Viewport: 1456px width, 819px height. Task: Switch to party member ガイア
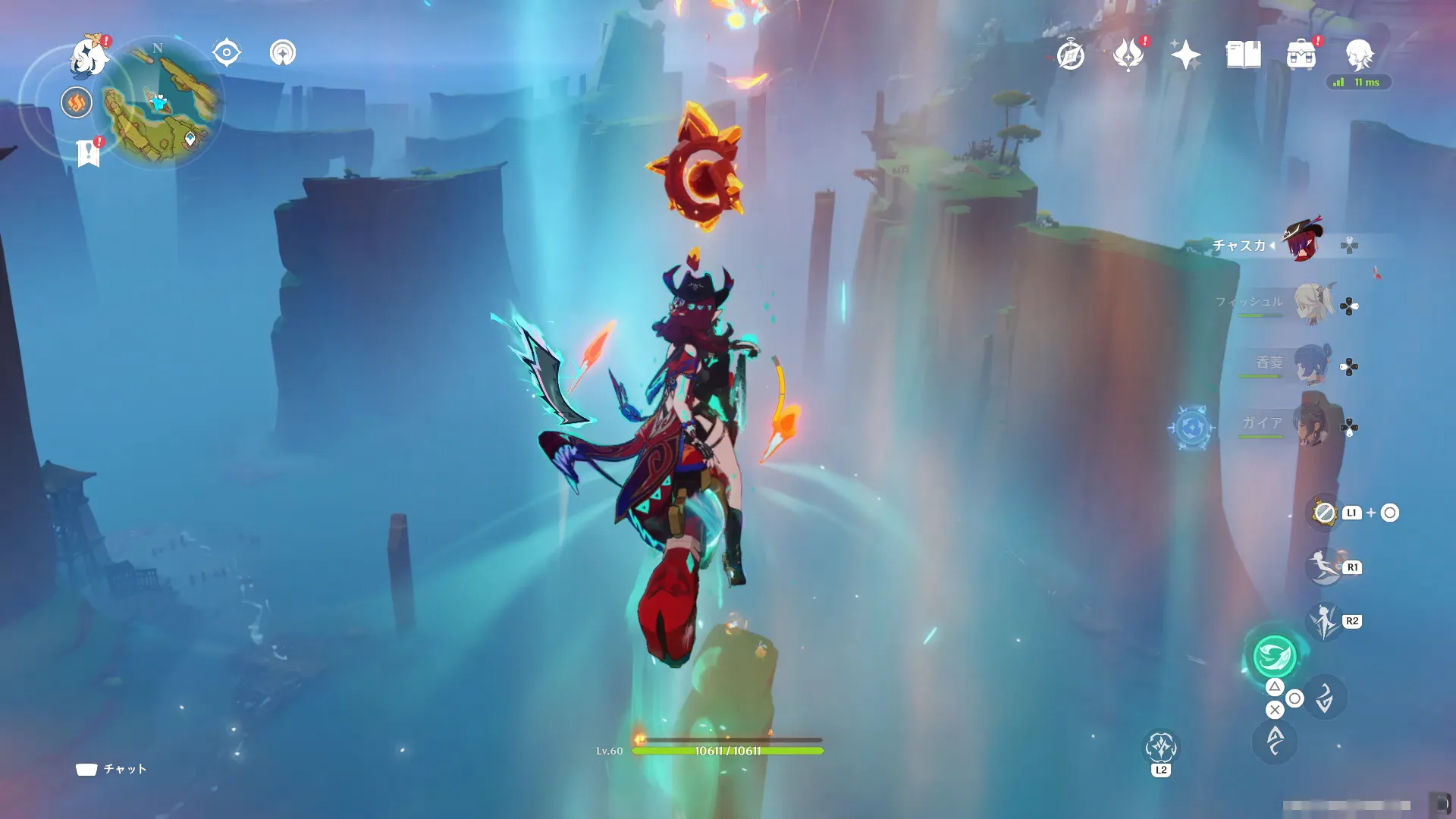(1311, 425)
